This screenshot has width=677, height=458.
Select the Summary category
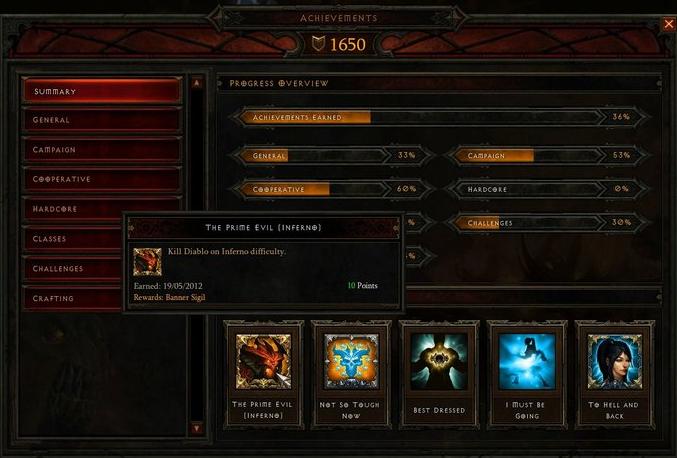(x=101, y=91)
